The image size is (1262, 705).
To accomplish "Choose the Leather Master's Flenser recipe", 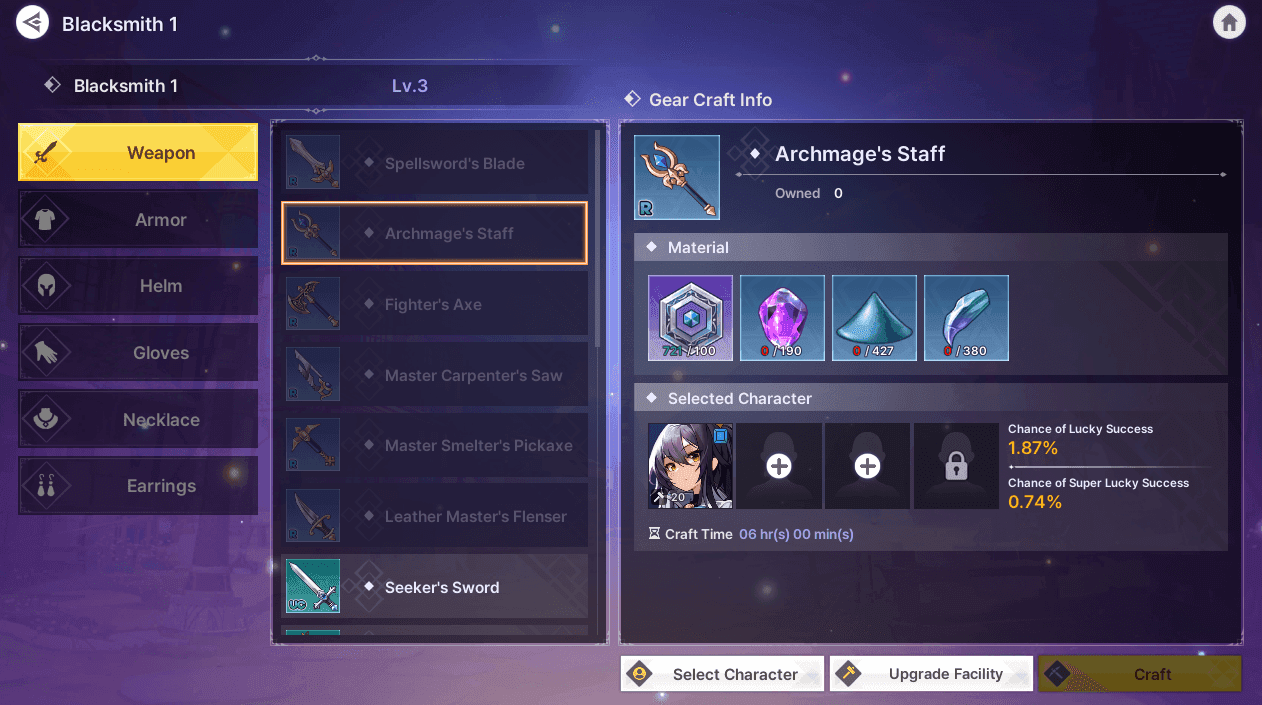I will [434, 517].
